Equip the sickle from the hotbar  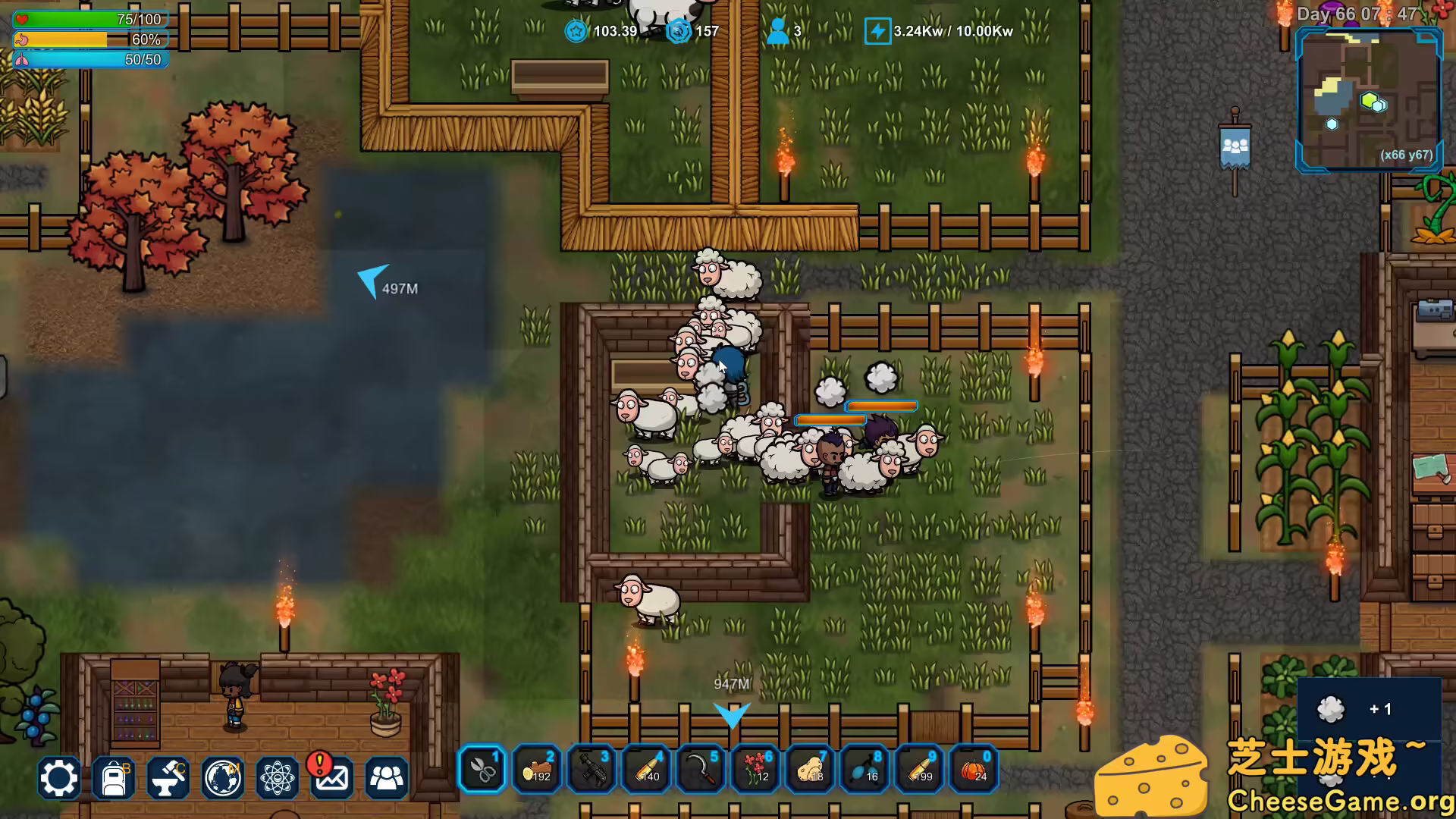[701, 769]
